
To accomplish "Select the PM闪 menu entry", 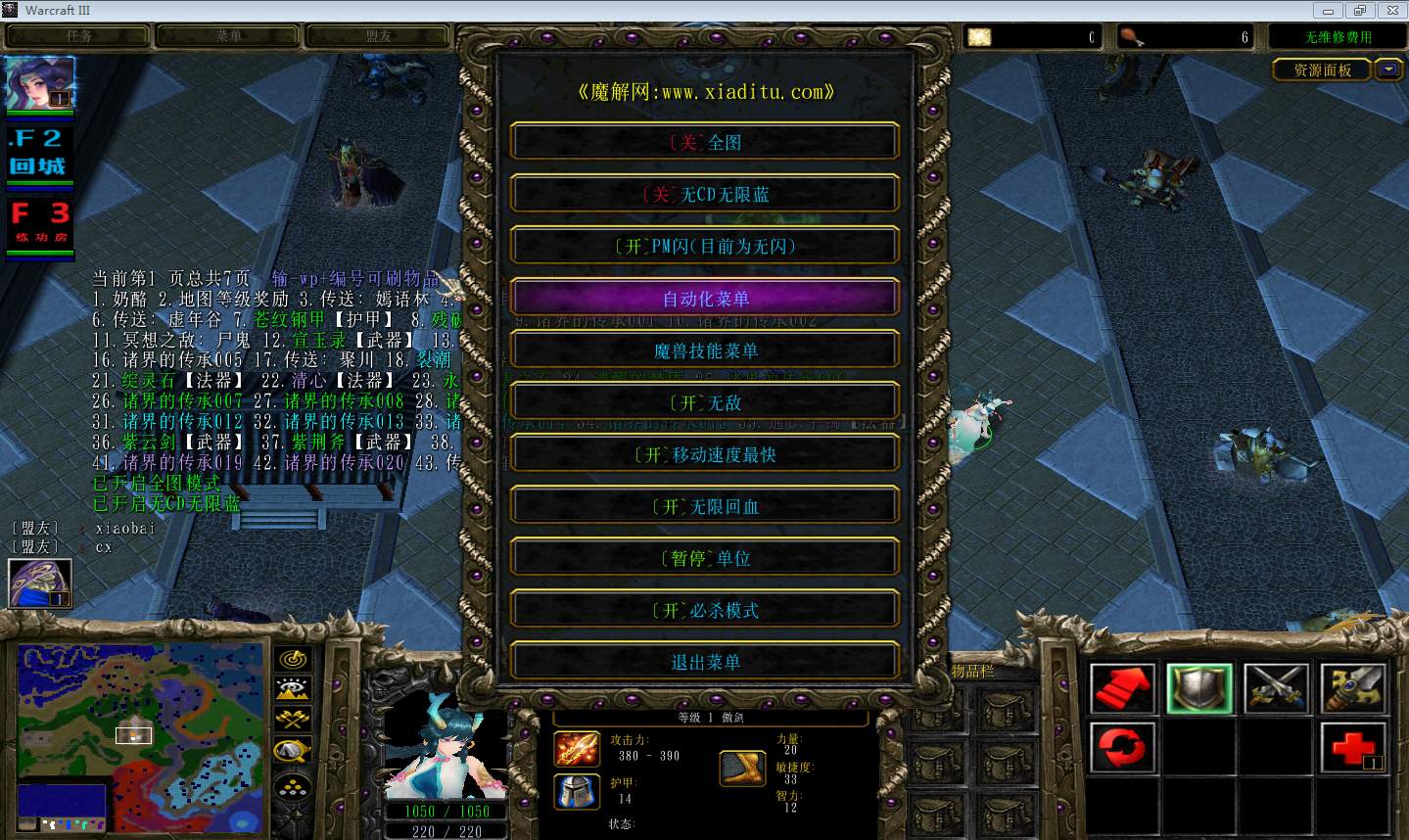I will [x=704, y=246].
